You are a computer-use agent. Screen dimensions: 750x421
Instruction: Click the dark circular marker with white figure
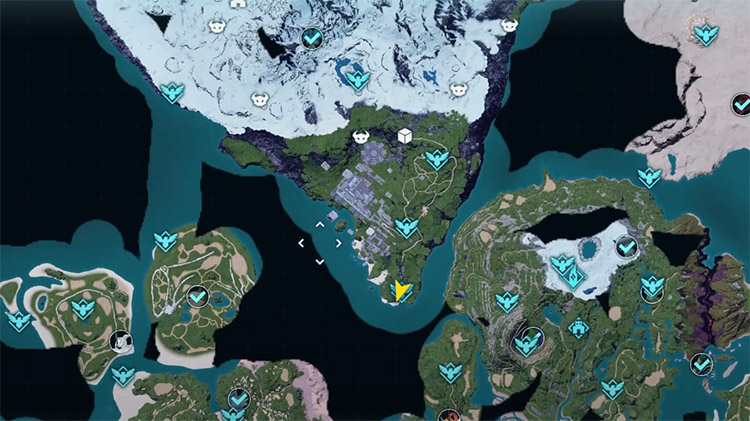(119, 341)
